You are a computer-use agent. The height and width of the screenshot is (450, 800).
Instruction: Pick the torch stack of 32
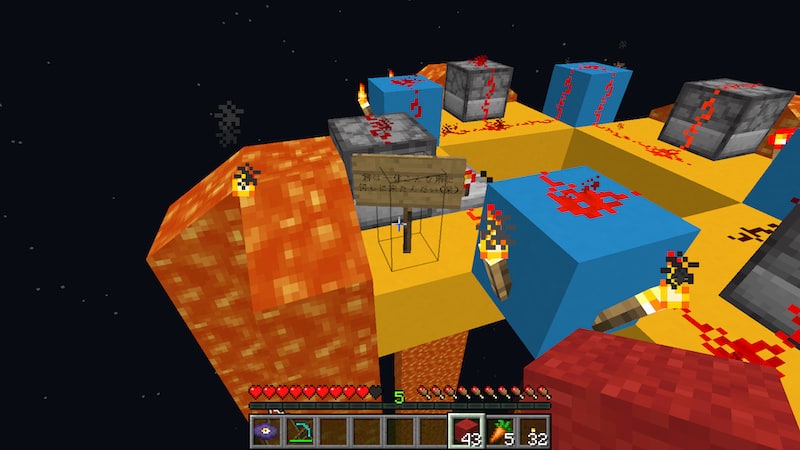pos(533,432)
